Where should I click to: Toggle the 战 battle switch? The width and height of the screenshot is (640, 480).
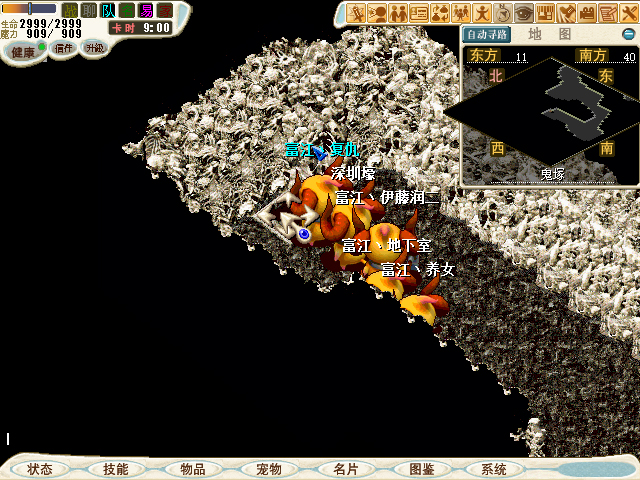[70, 10]
